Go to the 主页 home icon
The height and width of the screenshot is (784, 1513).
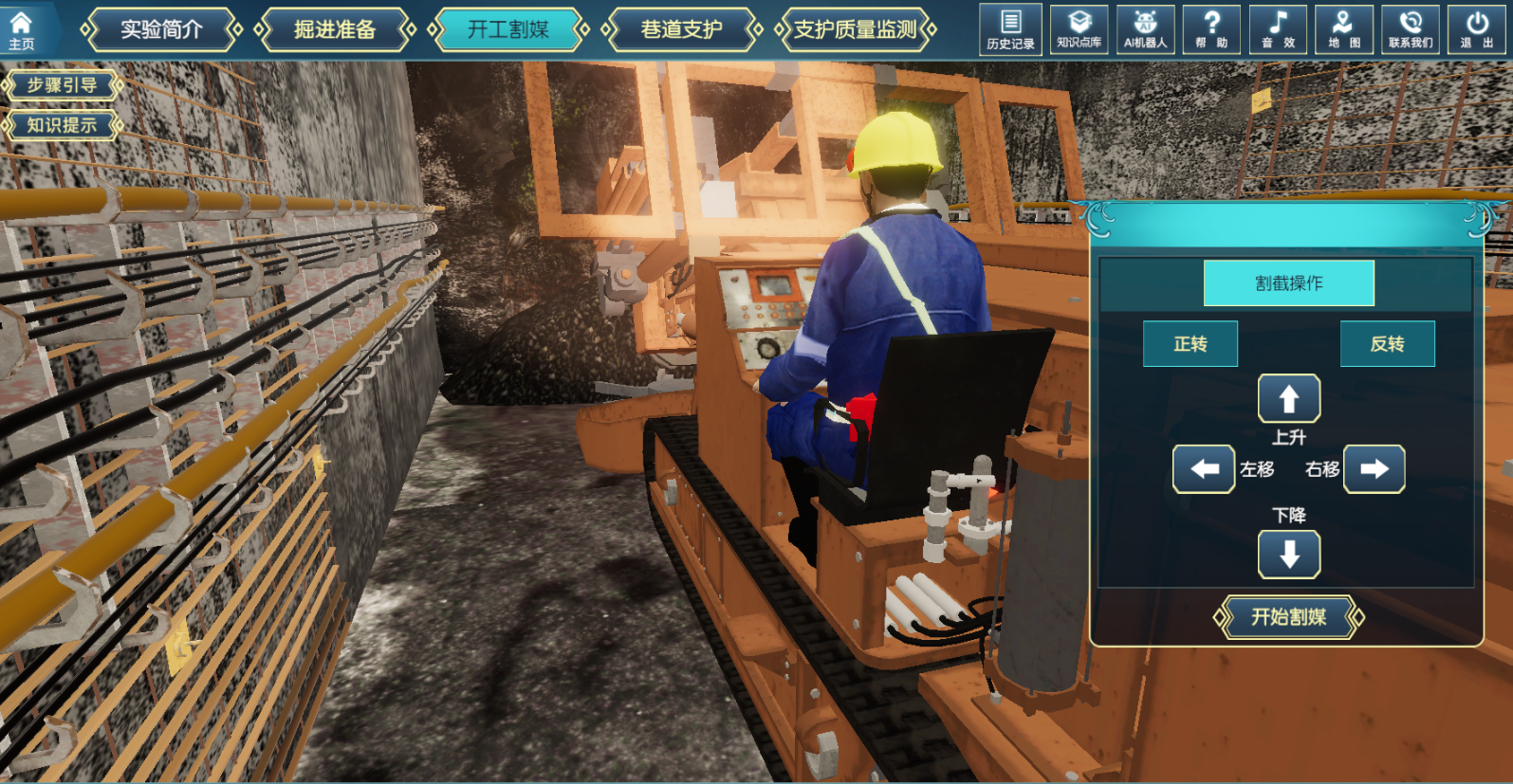click(21, 29)
